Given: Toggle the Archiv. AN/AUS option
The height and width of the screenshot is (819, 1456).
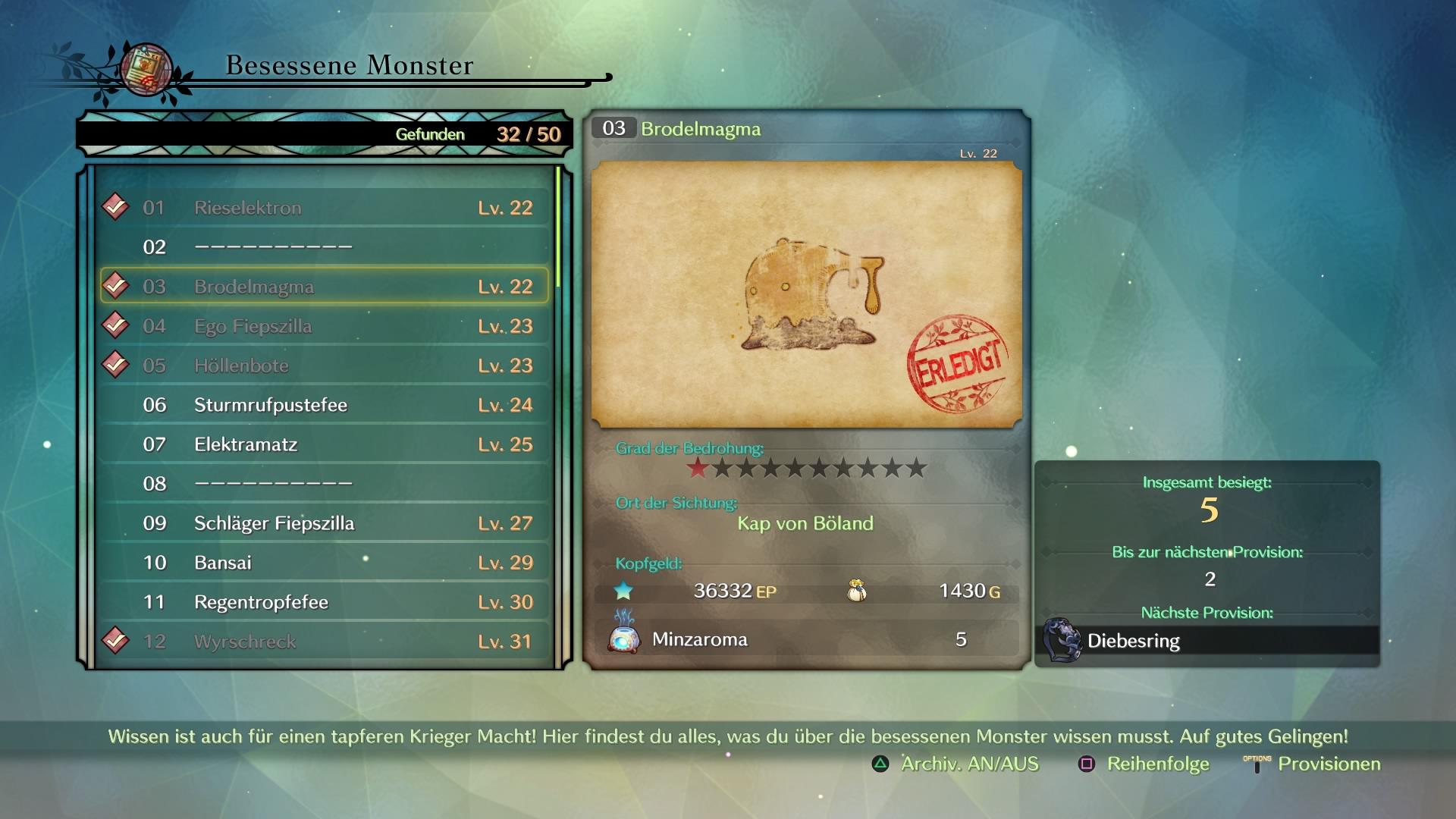Looking at the screenshot, I should click(956, 764).
